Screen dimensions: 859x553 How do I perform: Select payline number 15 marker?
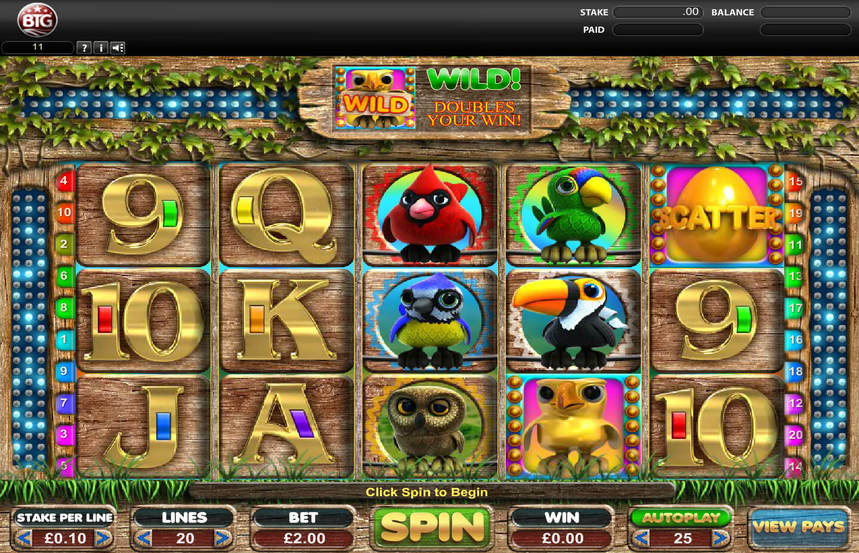pyautogui.click(x=796, y=182)
